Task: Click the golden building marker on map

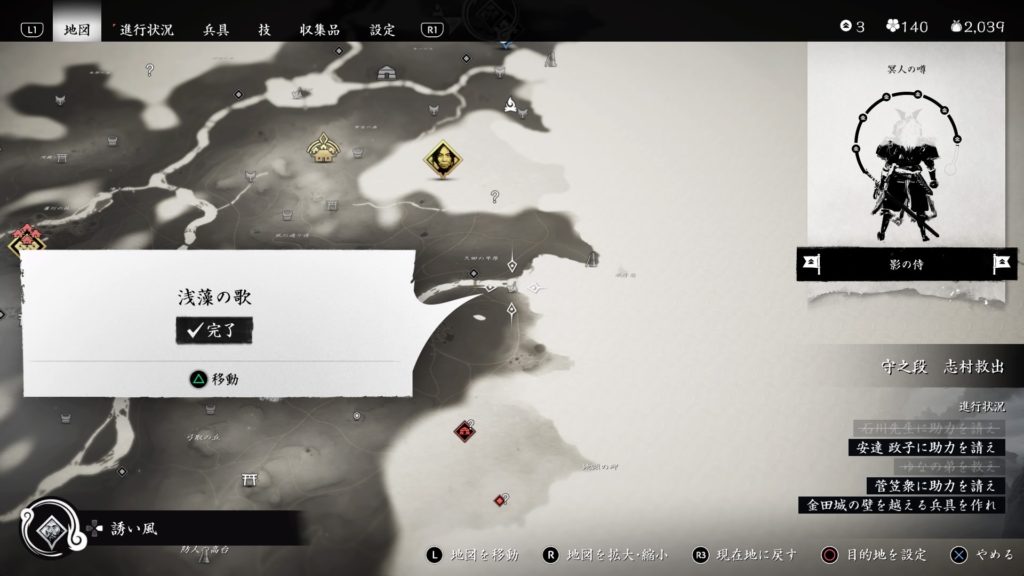Action: [324, 150]
